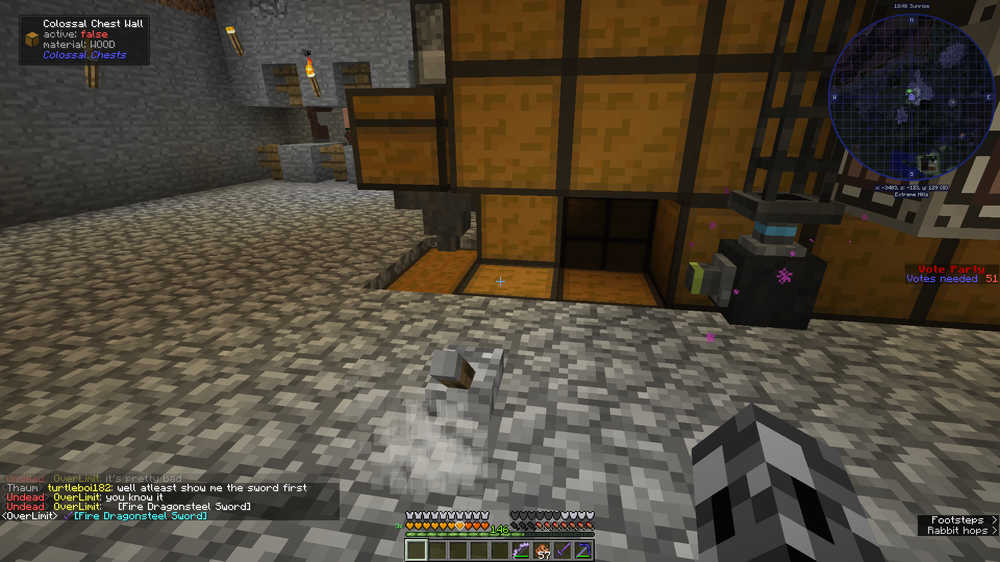Viewport: 1000px width, 562px height.
Task: Select the cooked food stack slot
Action: [x=541, y=550]
